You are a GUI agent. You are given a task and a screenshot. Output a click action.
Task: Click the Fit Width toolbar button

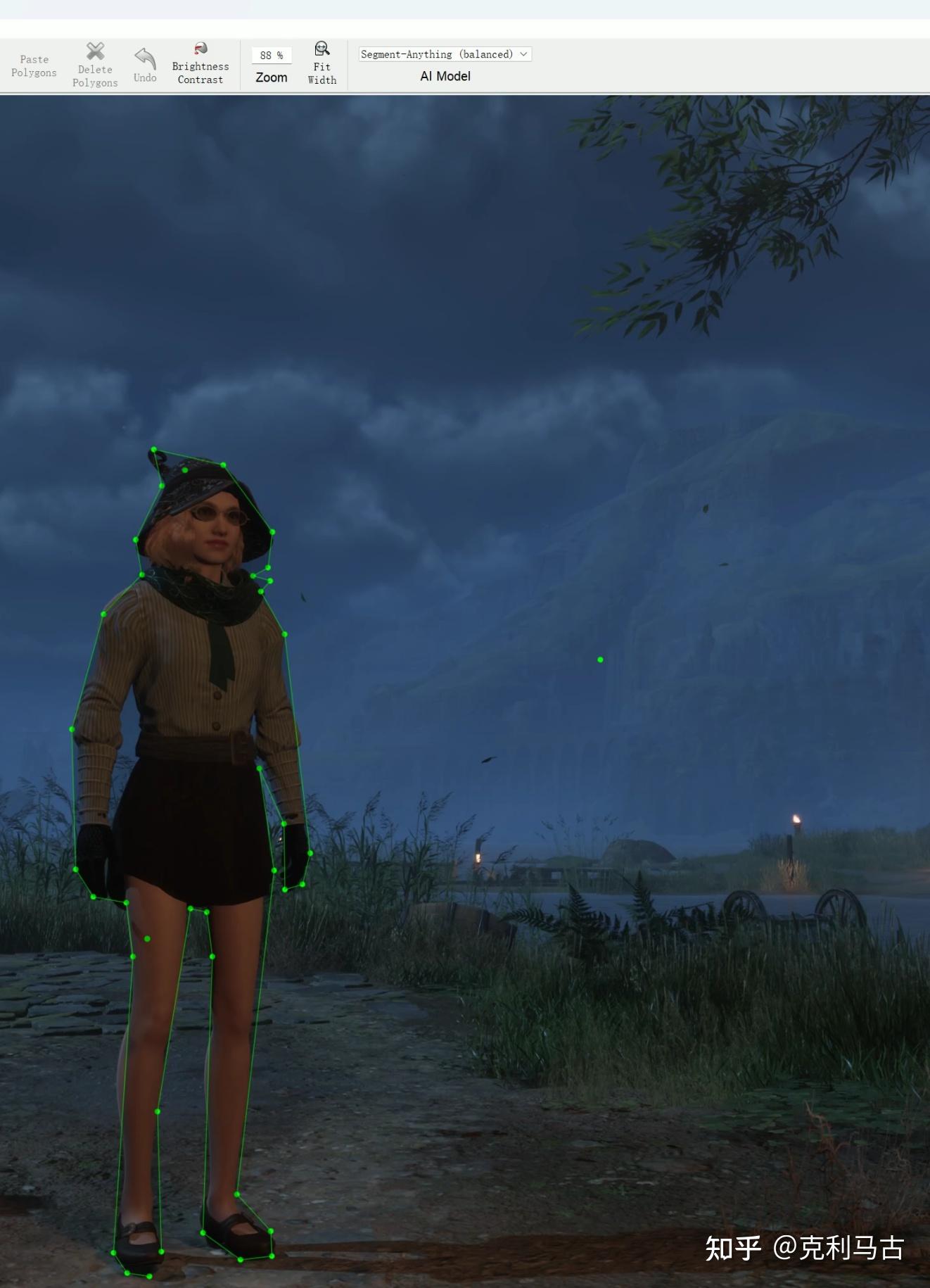[x=322, y=63]
